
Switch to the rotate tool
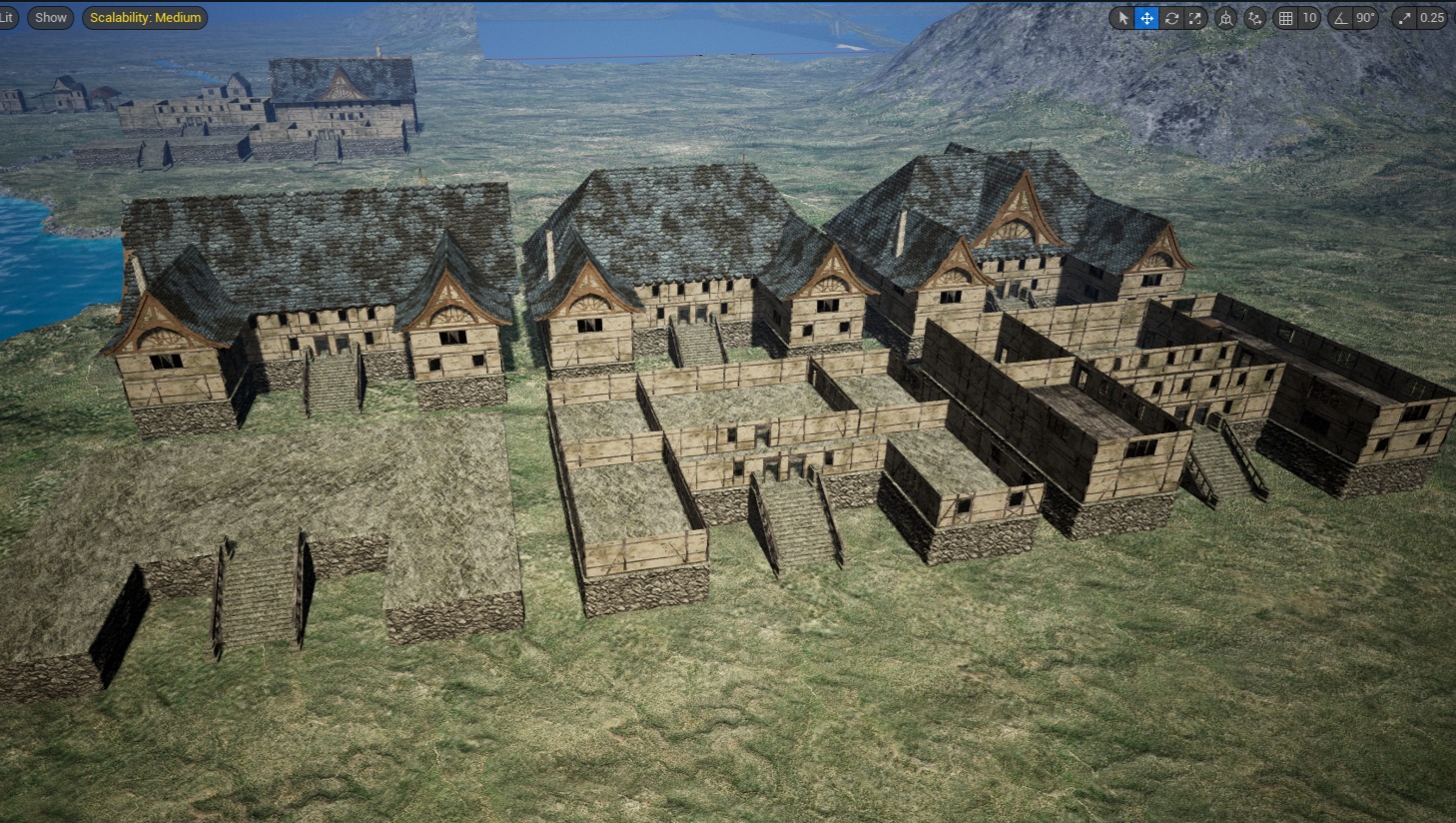[1171, 18]
